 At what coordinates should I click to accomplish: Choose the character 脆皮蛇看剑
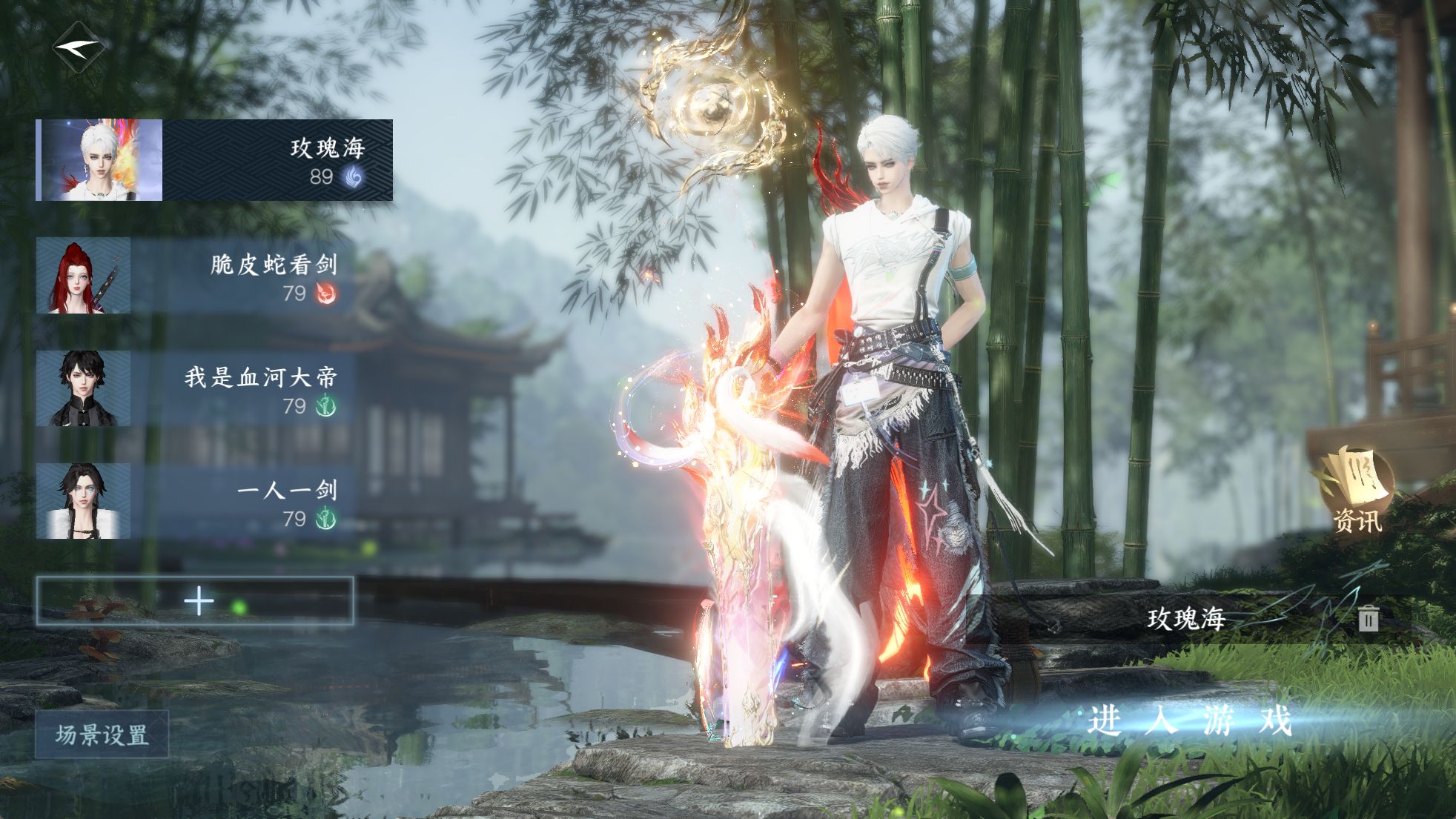(x=194, y=276)
